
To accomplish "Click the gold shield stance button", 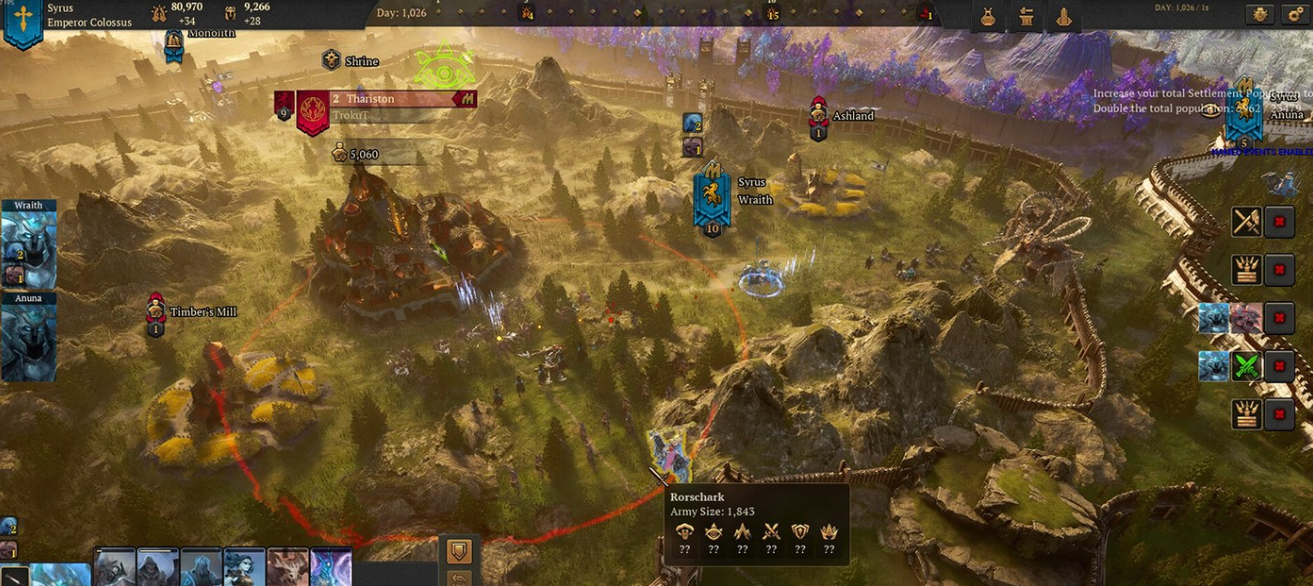I will 459,551.
